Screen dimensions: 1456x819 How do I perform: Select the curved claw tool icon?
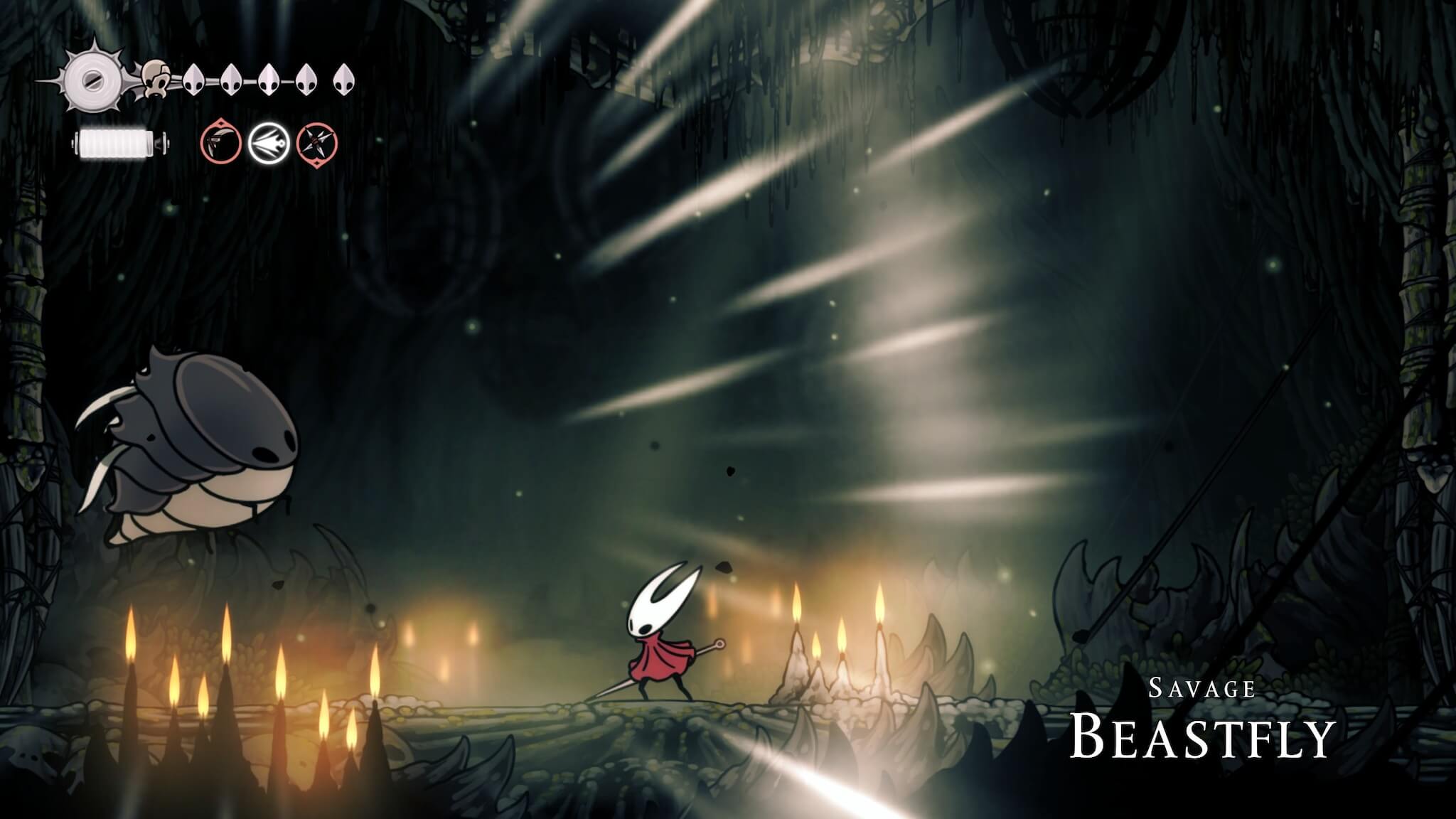pos(220,143)
